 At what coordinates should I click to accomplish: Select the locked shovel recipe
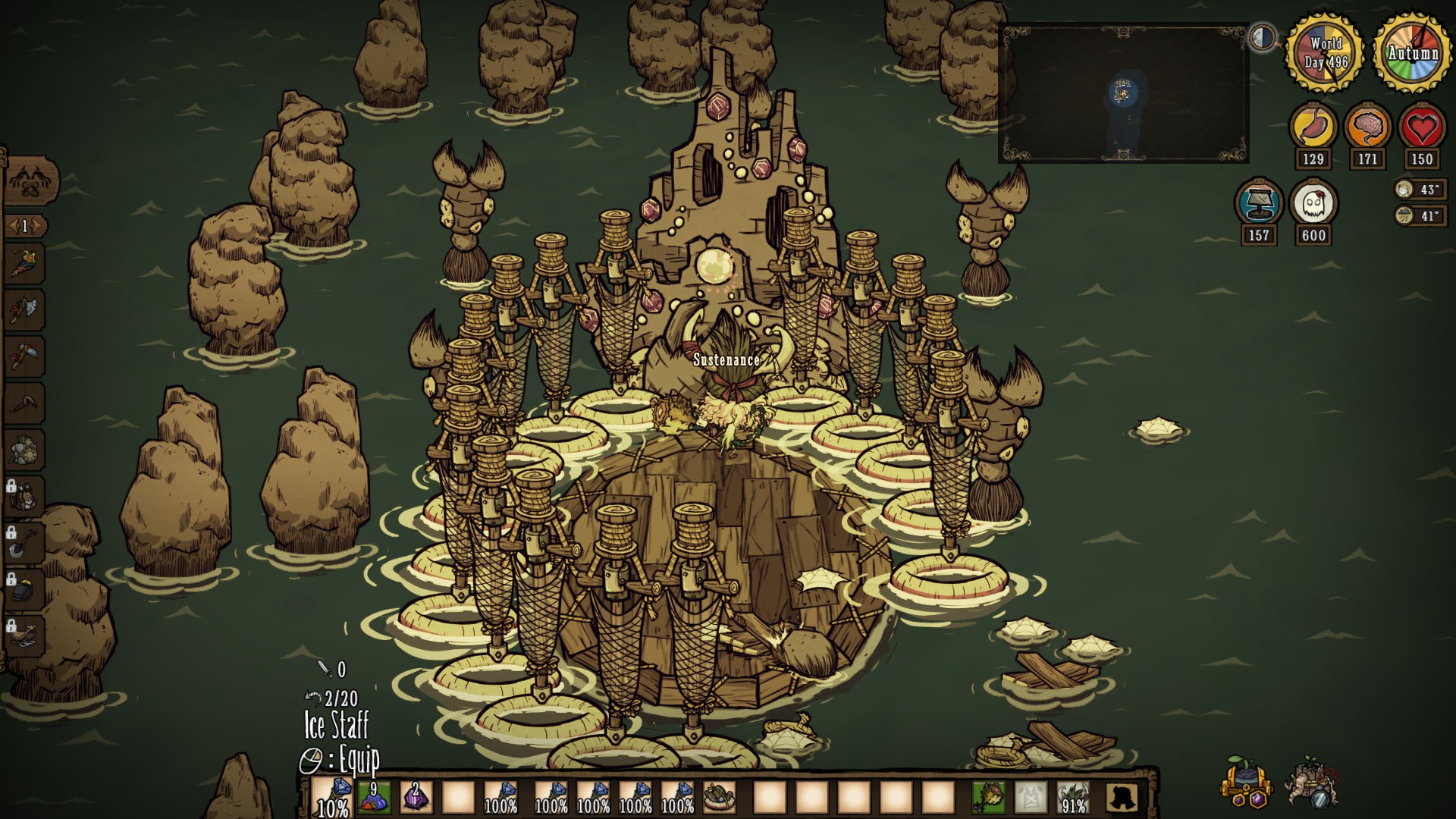pos(24,541)
